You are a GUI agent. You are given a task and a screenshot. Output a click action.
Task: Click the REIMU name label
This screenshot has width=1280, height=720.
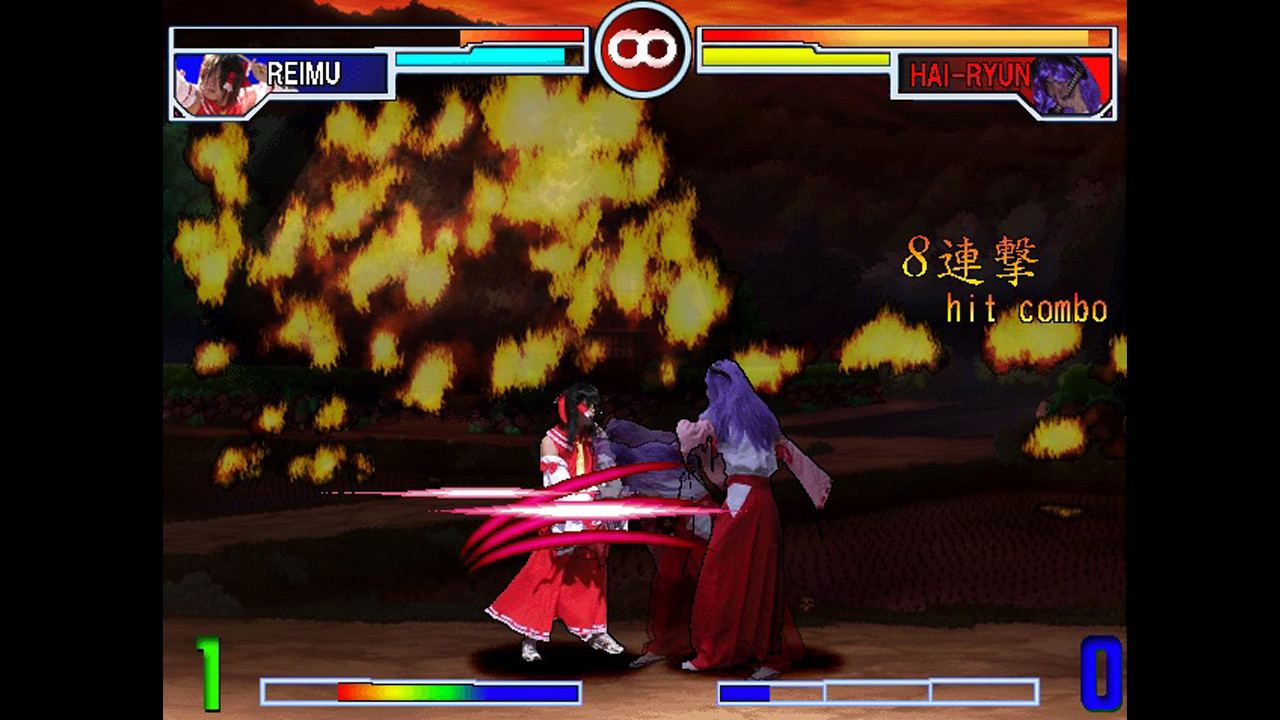(x=303, y=72)
